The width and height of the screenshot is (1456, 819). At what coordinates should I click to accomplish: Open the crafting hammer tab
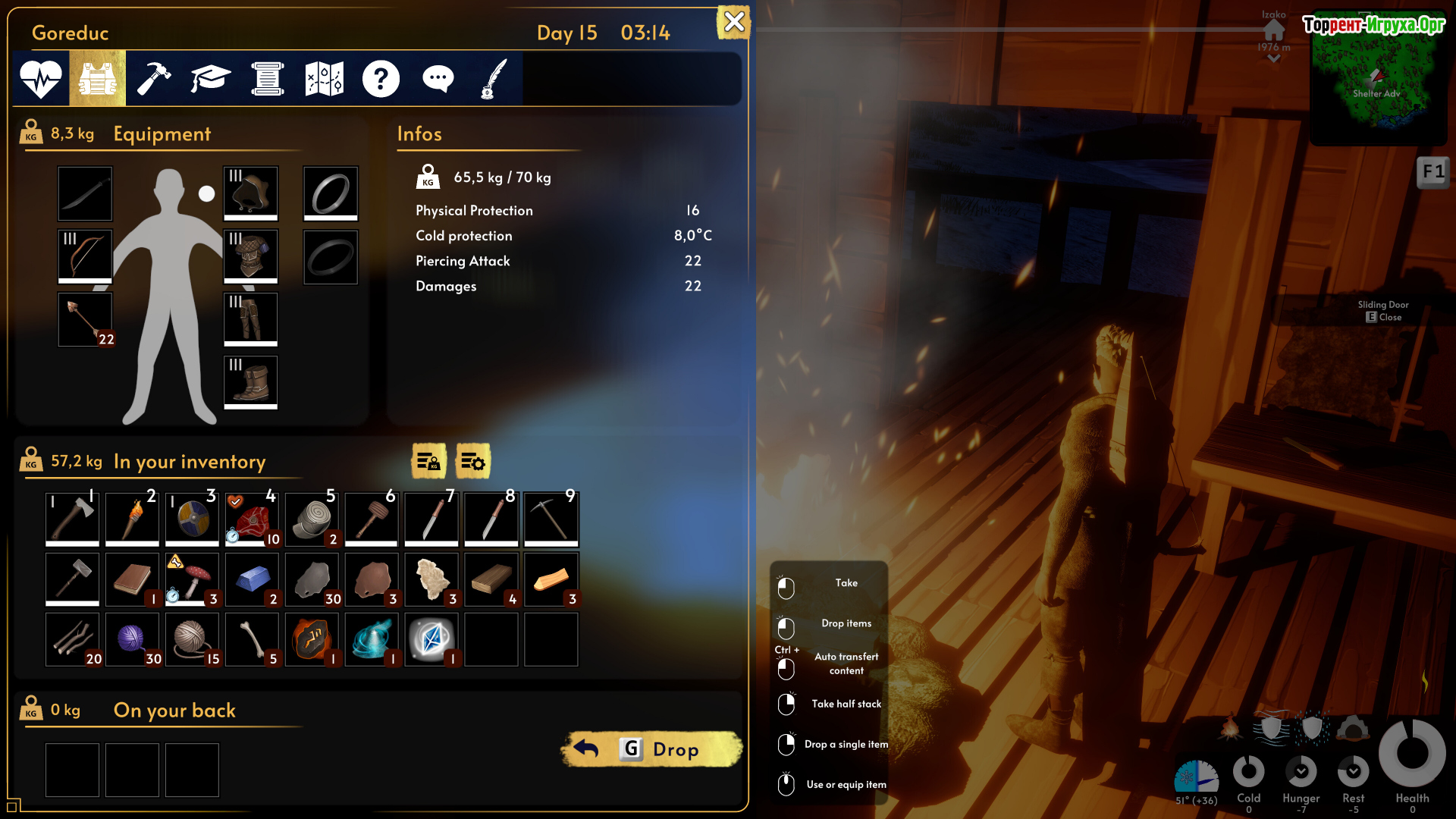tap(154, 78)
